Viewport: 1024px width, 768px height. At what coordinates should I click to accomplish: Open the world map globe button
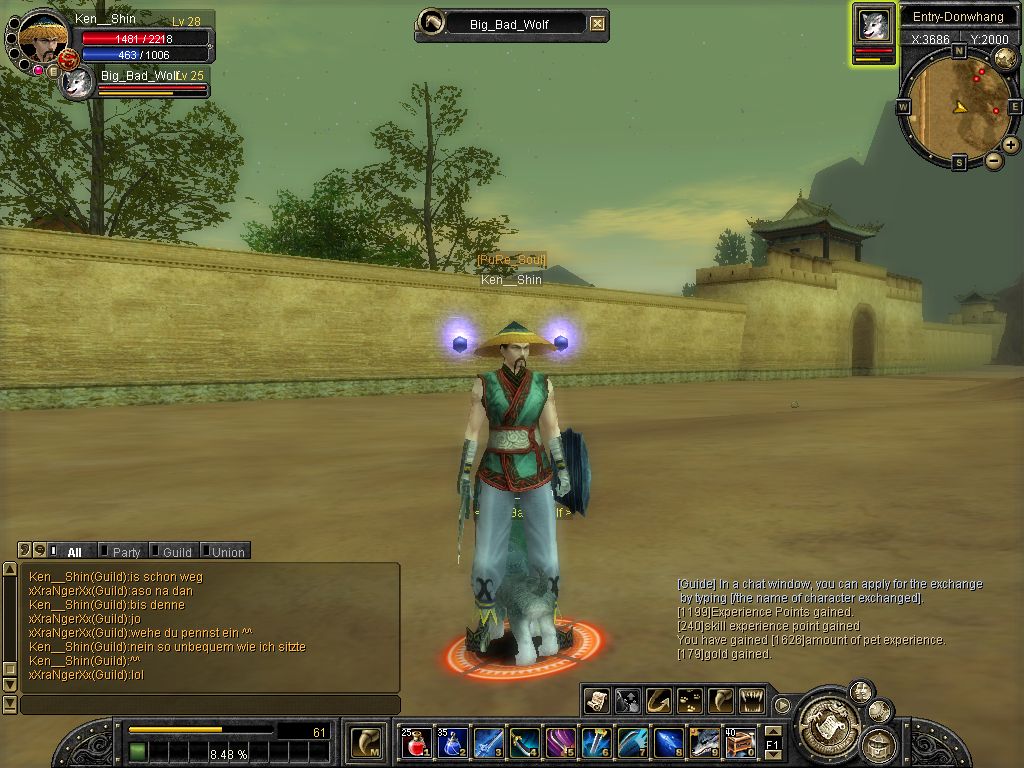pyautogui.click(x=1005, y=59)
